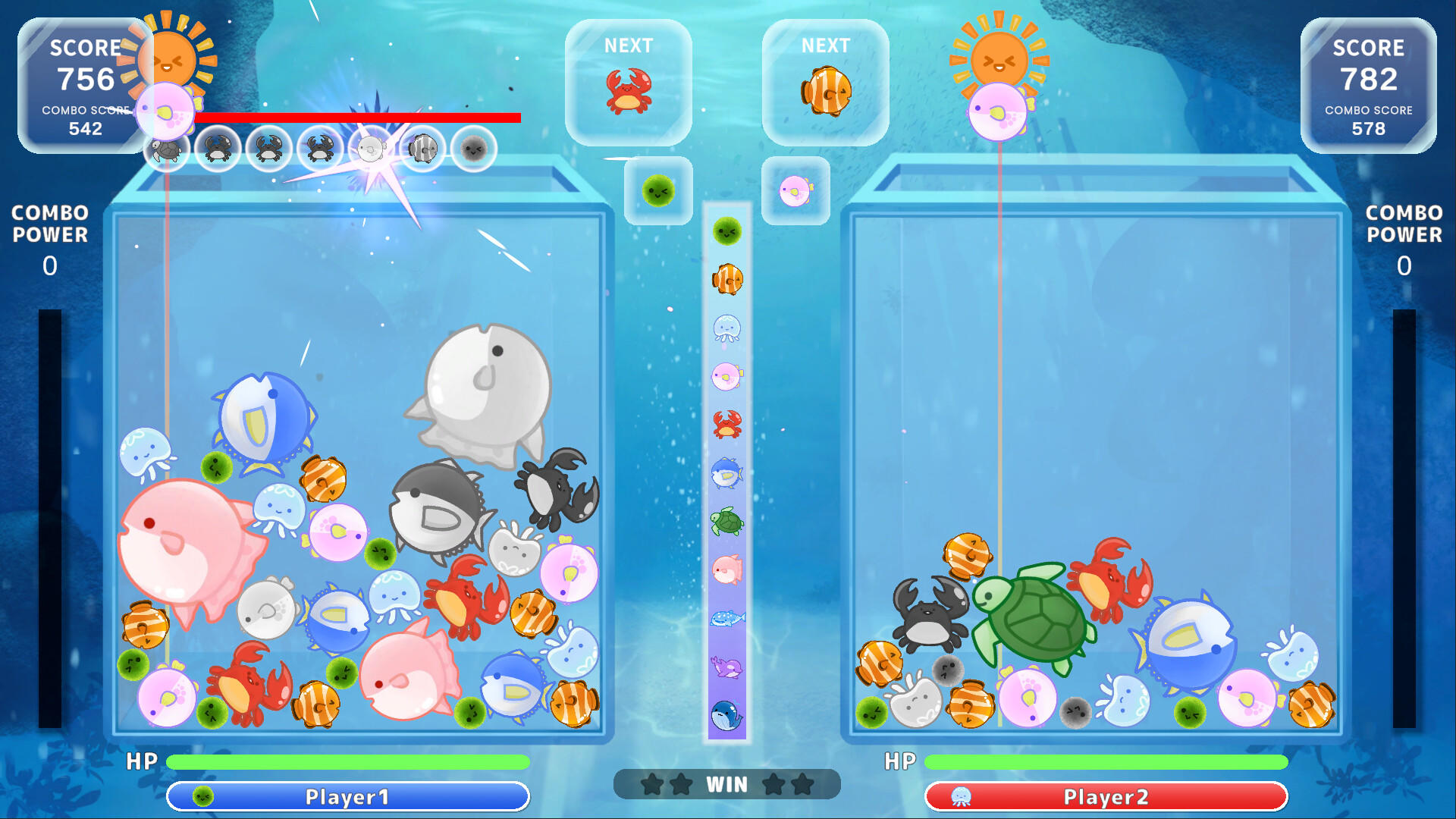Click the WIN banner at the bottom
The image size is (1456, 819).
click(726, 784)
